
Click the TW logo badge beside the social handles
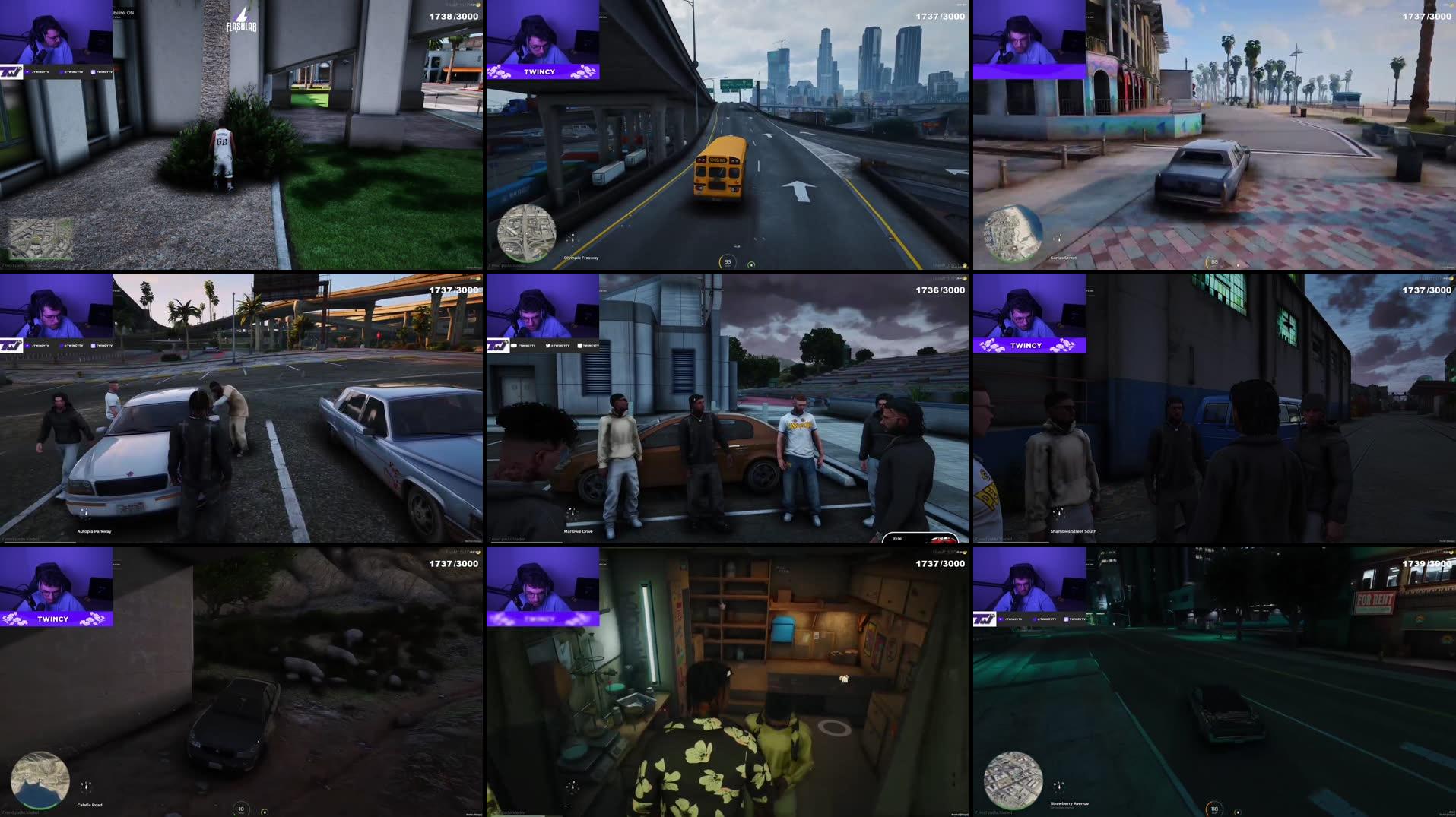[x=11, y=72]
